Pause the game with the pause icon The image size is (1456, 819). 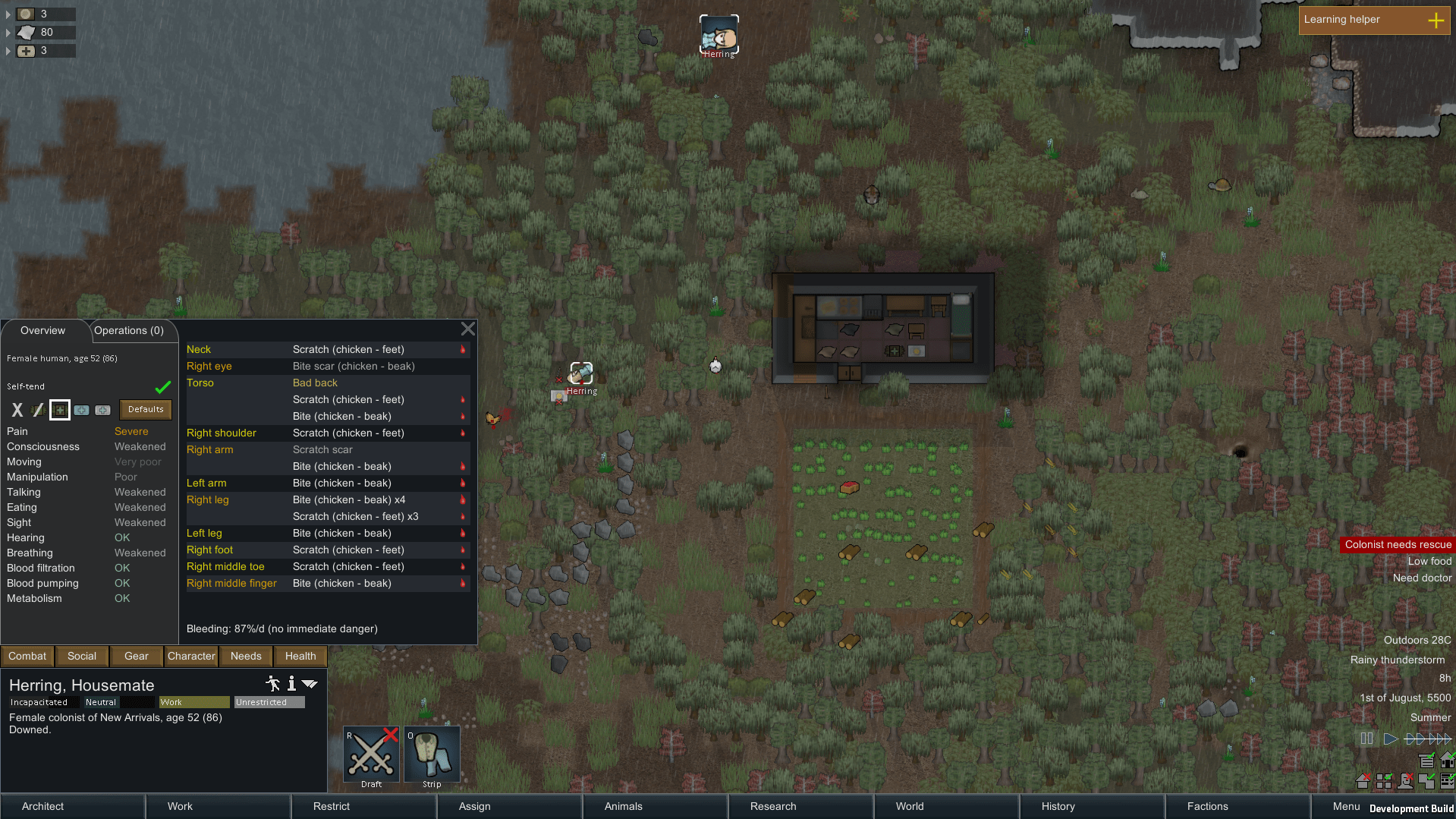click(x=1366, y=739)
